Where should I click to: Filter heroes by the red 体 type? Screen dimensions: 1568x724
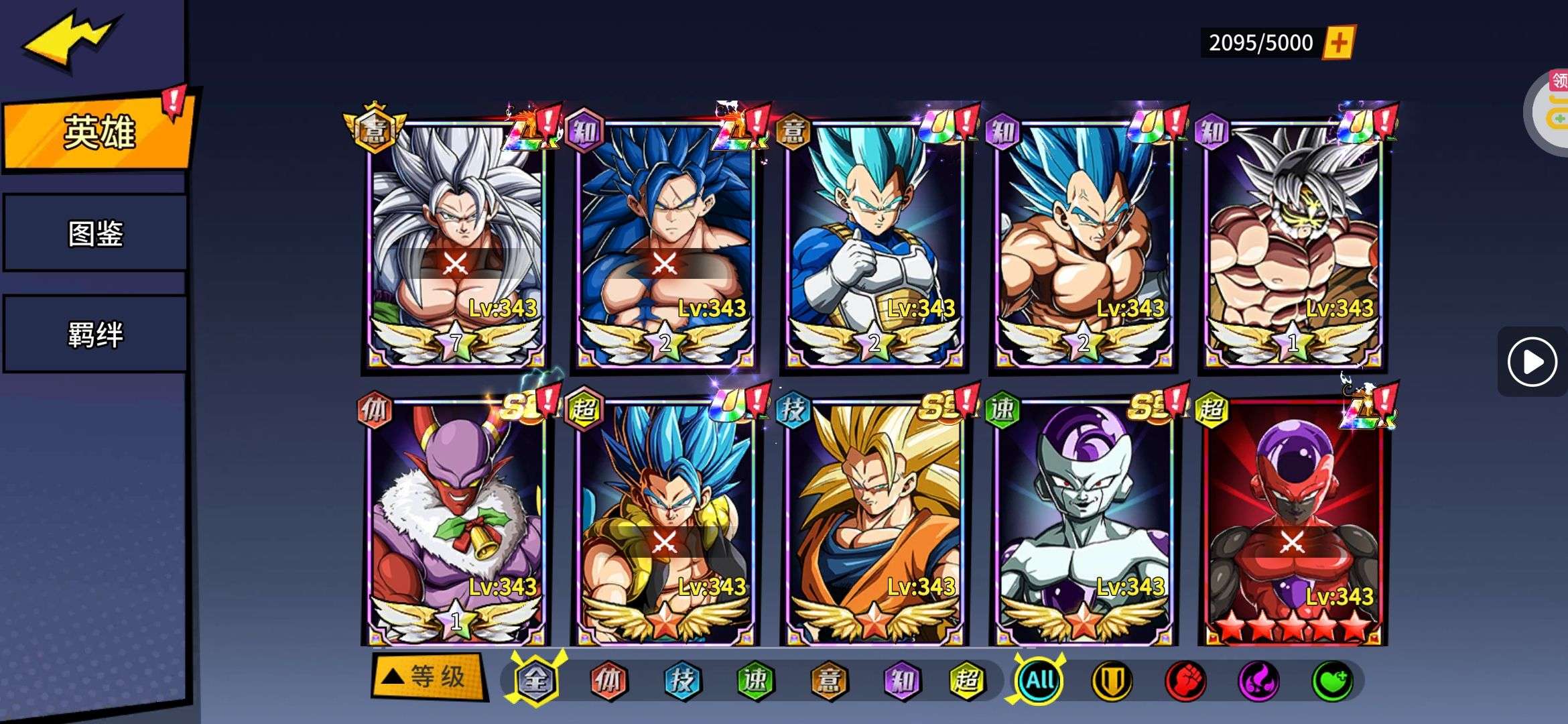pyautogui.click(x=608, y=680)
